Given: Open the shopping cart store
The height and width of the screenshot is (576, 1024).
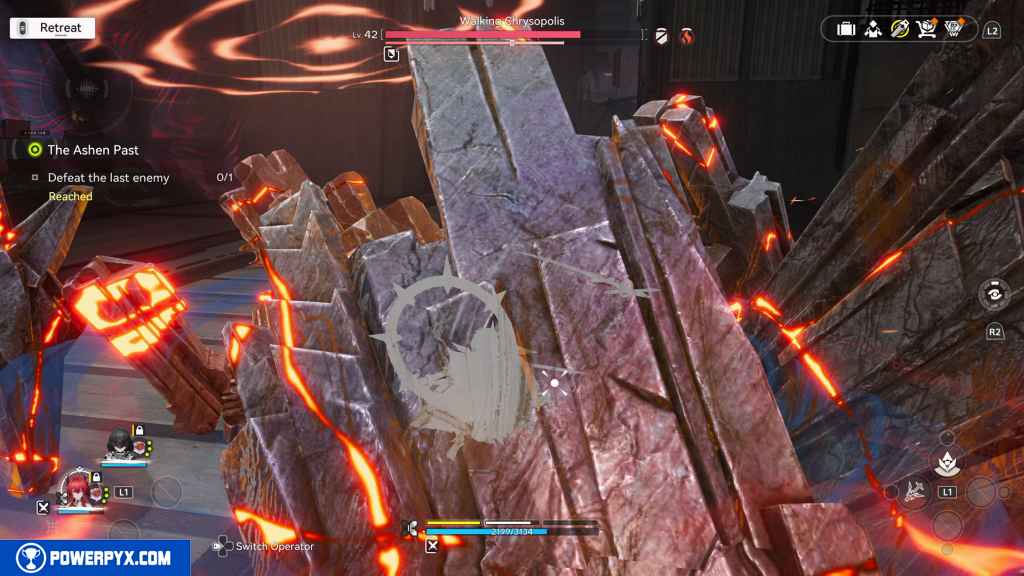Looking at the screenshot, I should [927, 30].
